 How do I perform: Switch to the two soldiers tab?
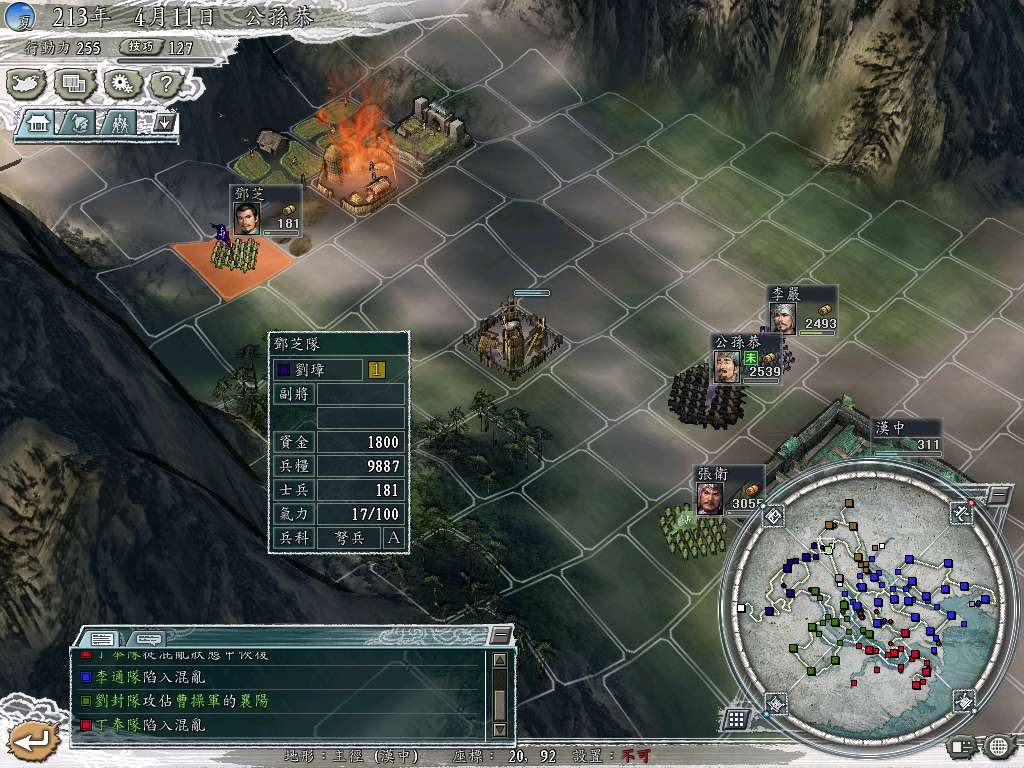coord(119,123)
